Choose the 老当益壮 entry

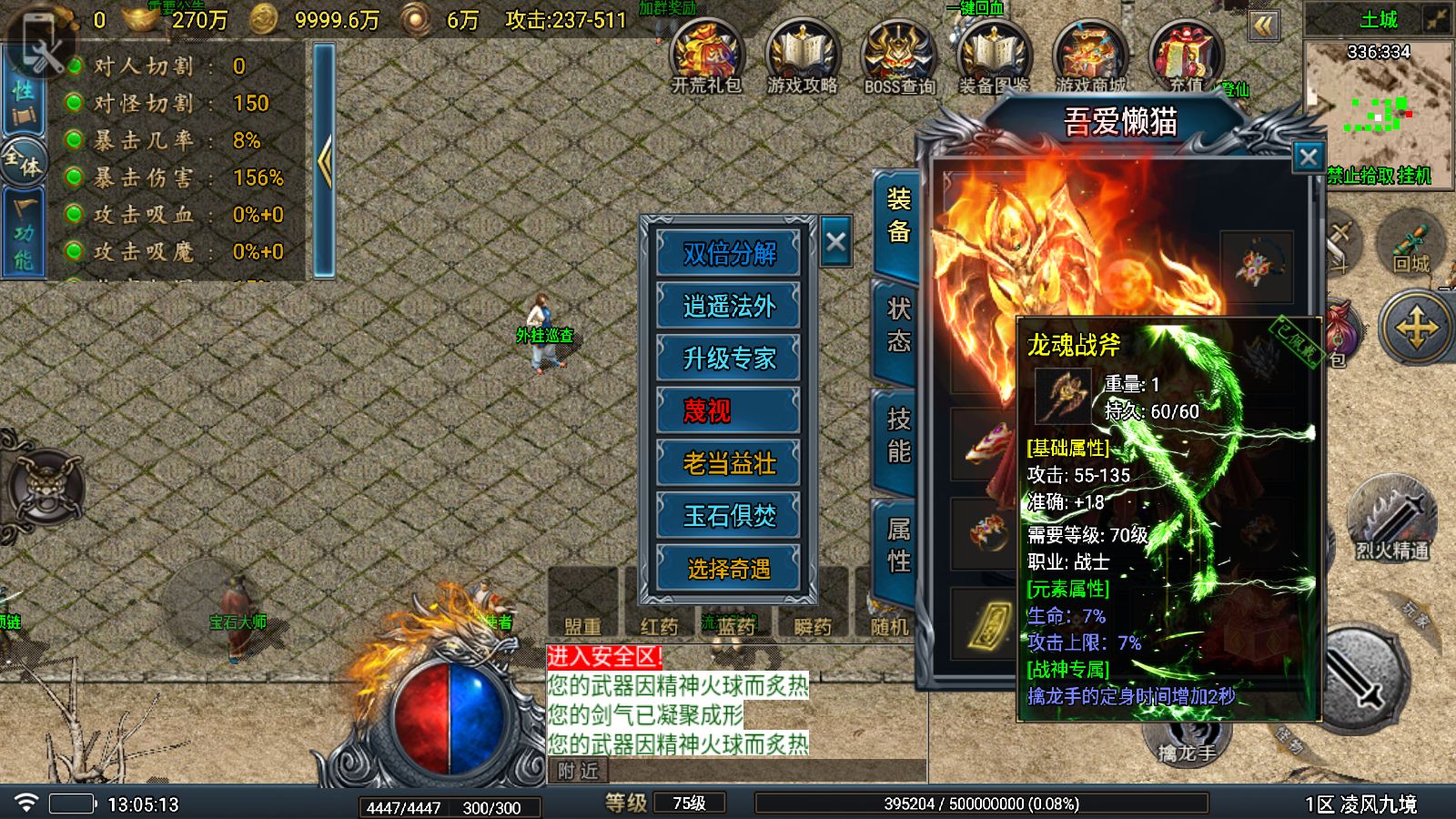point(729,463)
